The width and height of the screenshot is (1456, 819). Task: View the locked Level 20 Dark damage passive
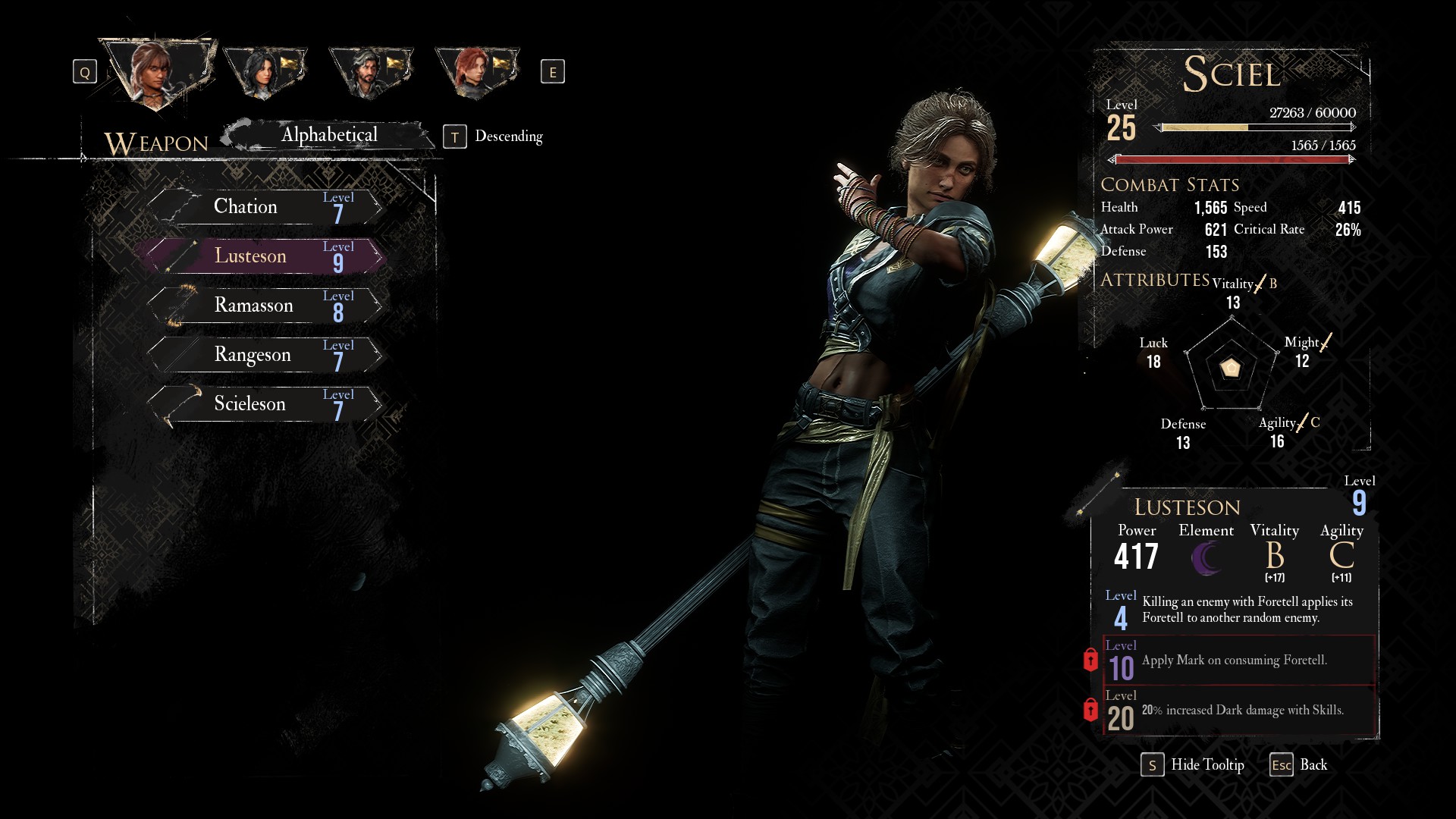(1238, 711)
